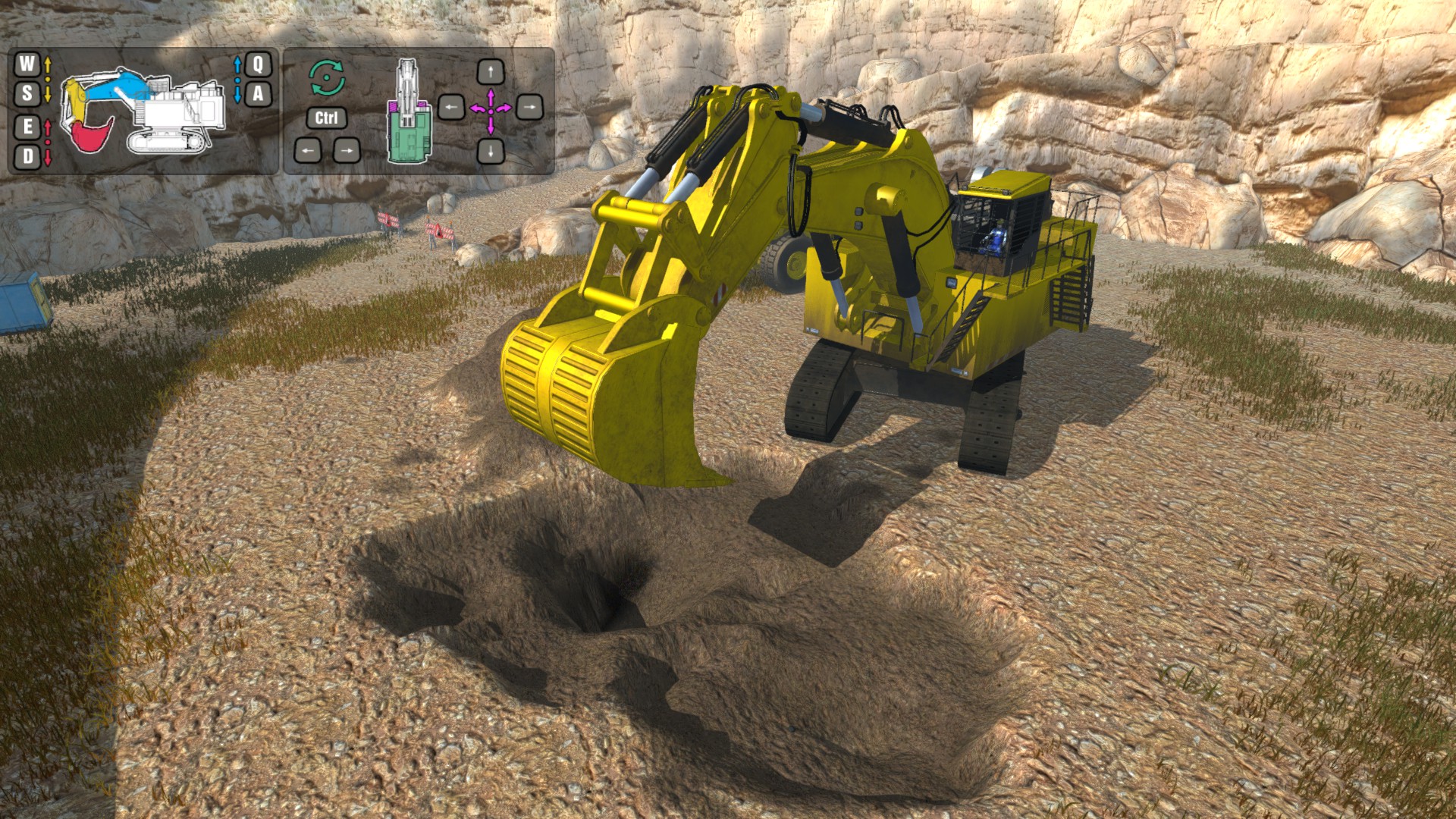
Task: Click the left arrow key below Ctrl
Action: 306,150
